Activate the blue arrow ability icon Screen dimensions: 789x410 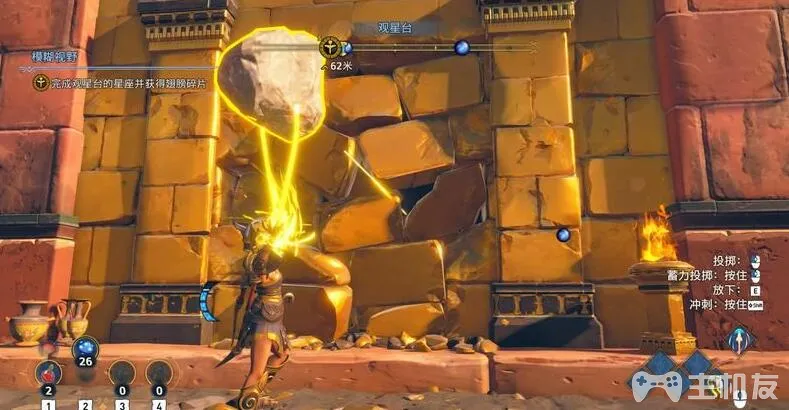tap(741, 340)
